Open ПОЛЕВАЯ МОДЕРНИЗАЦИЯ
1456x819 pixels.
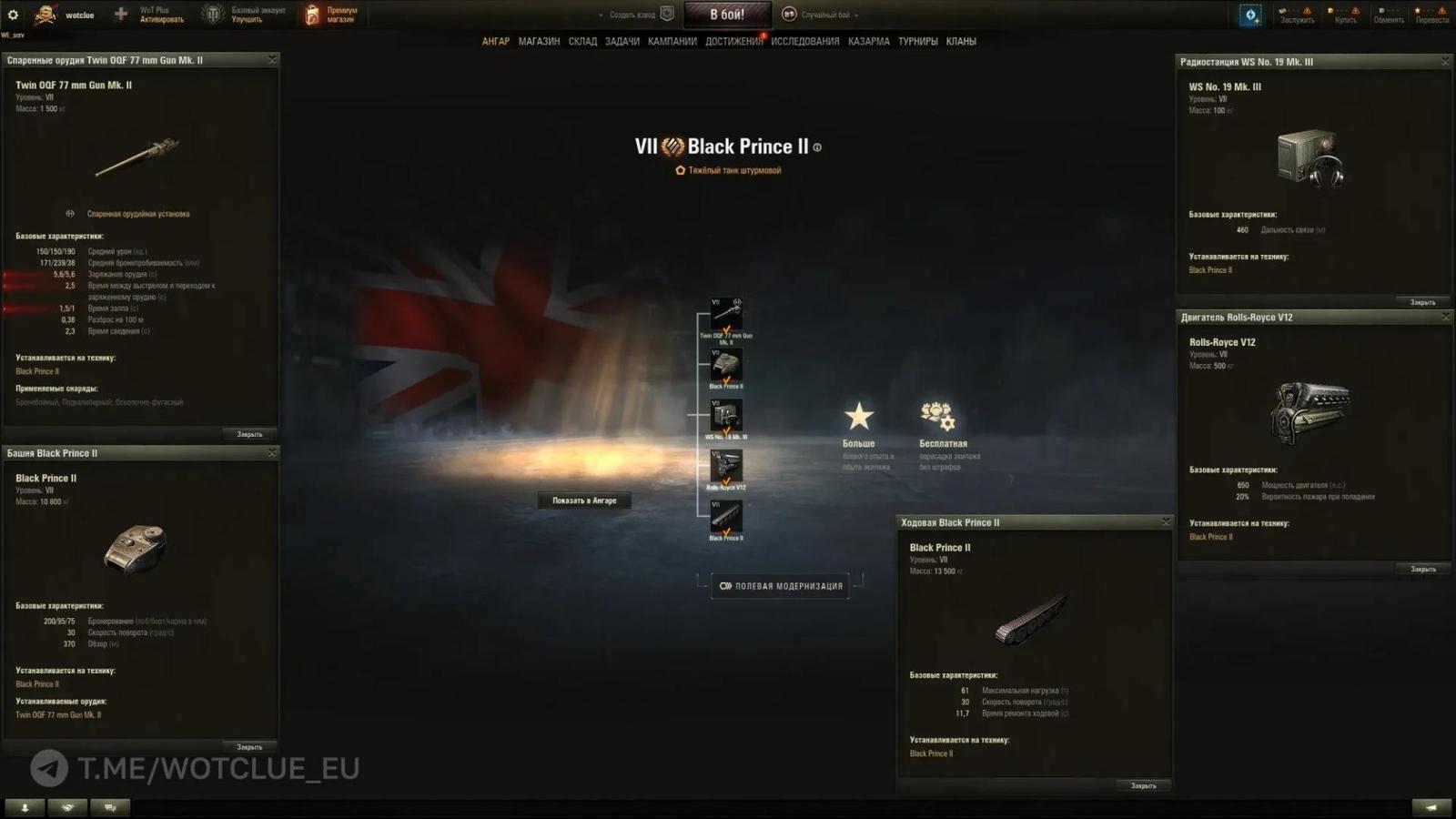pyautogui.click(x=780, y=585)
